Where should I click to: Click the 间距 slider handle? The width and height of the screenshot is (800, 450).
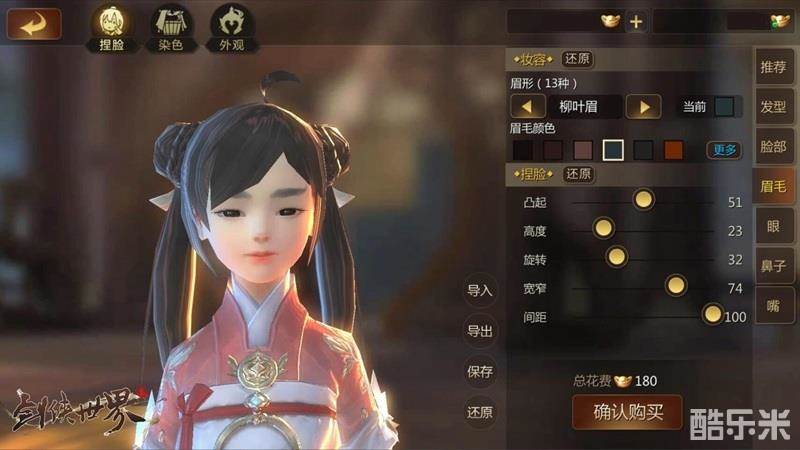(712, 315)
